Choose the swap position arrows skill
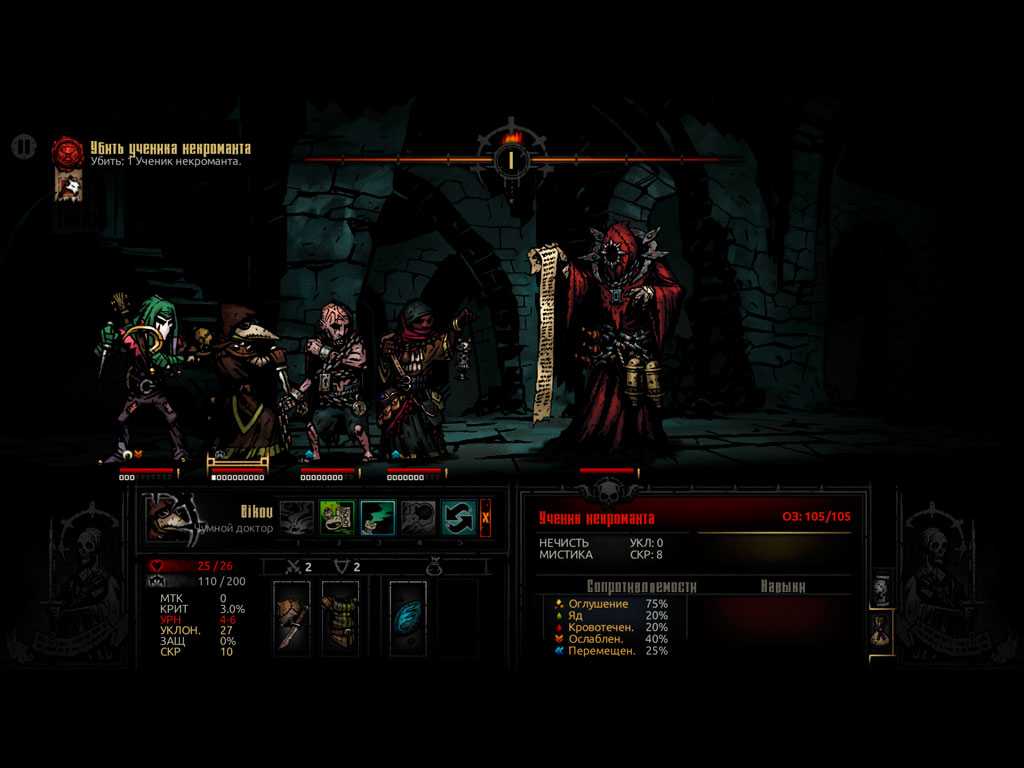 coord(459,517)
